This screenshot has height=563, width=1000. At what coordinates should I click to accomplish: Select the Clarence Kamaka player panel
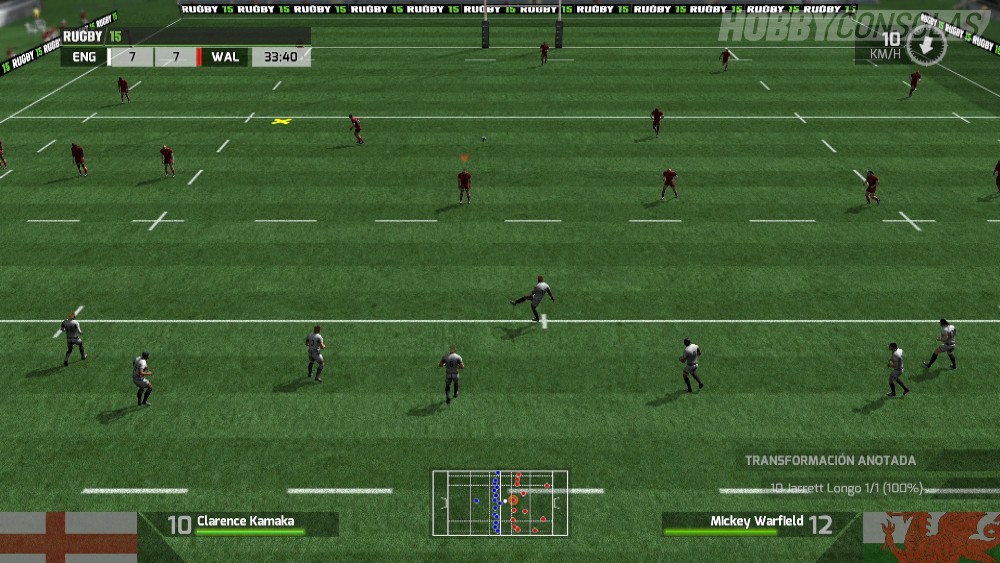tap(240, 524)
